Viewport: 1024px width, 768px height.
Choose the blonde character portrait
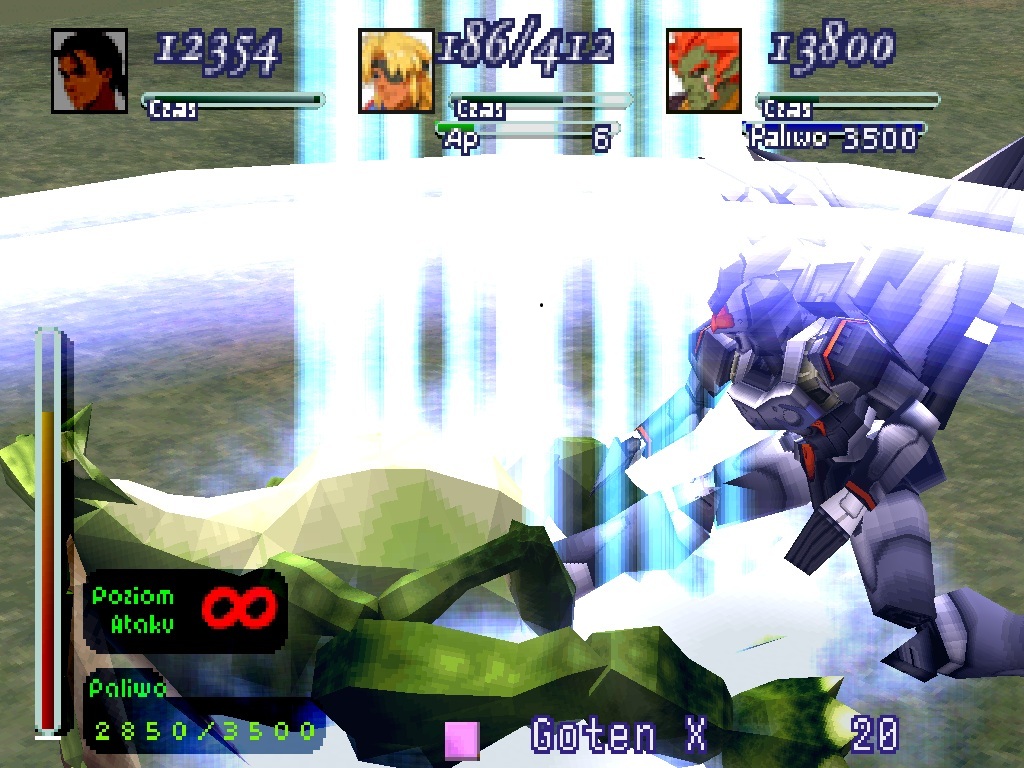[396, 71]
